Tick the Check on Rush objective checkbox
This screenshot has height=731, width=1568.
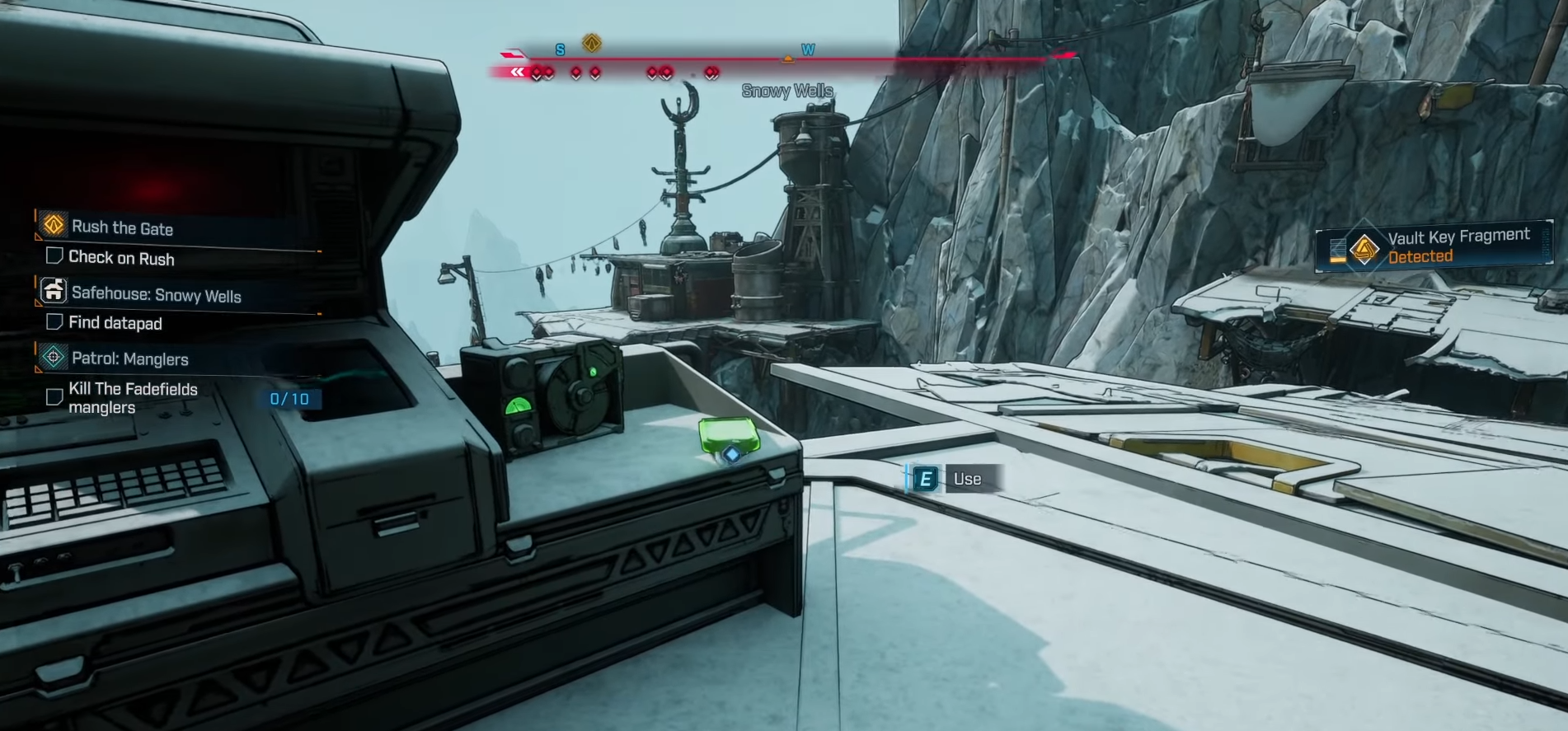click(x=54, y=256)
